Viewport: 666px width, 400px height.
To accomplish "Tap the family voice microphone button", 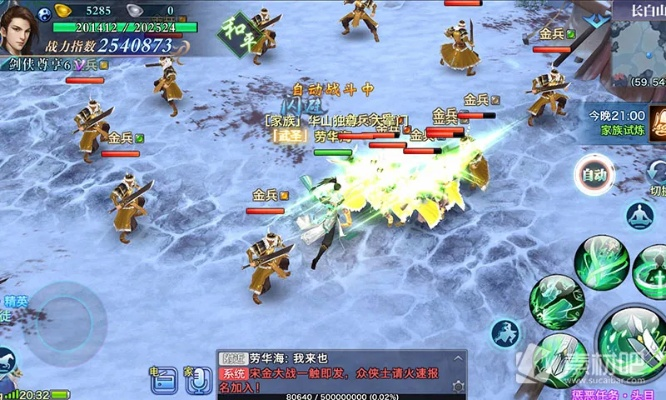I will pyautogui.click(x=197, y=378).
